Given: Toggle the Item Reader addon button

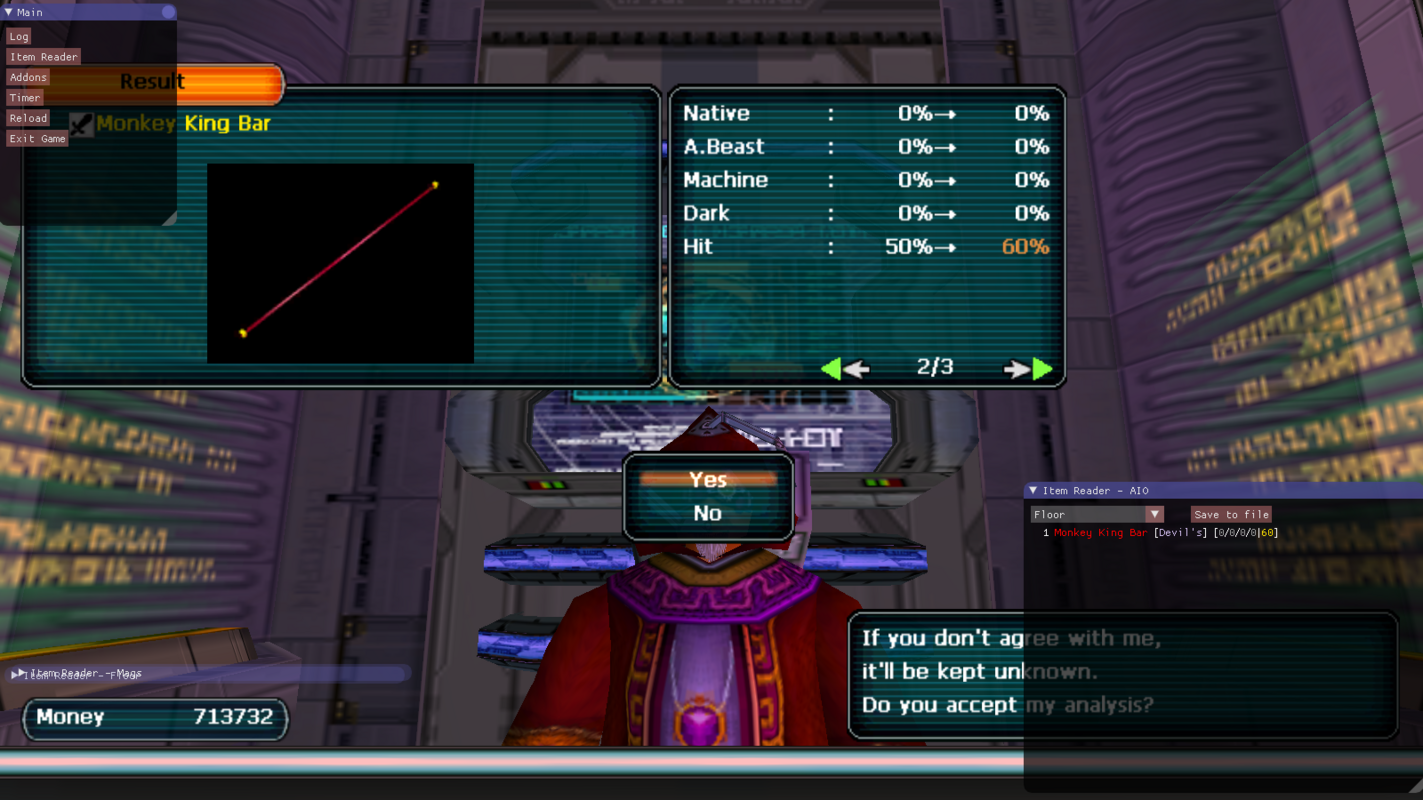Looking at the screenshot, I should pos(43,57).
